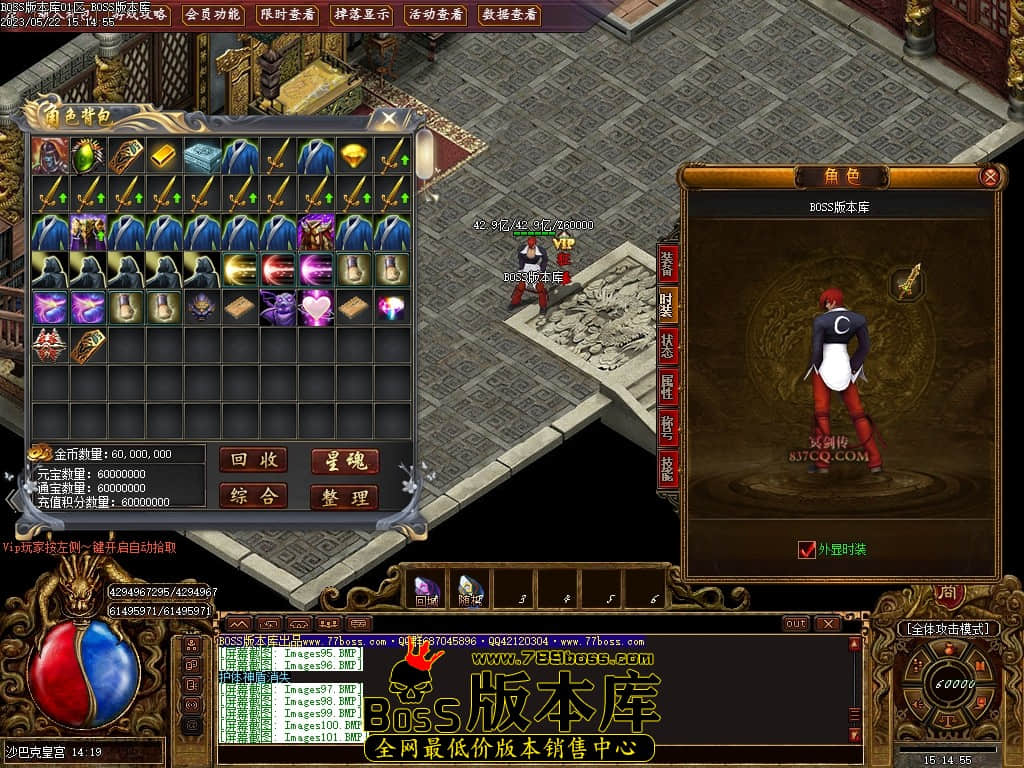Use the 回城 hotbar item
The image size is (1024, 768).
tap(427, 589)
